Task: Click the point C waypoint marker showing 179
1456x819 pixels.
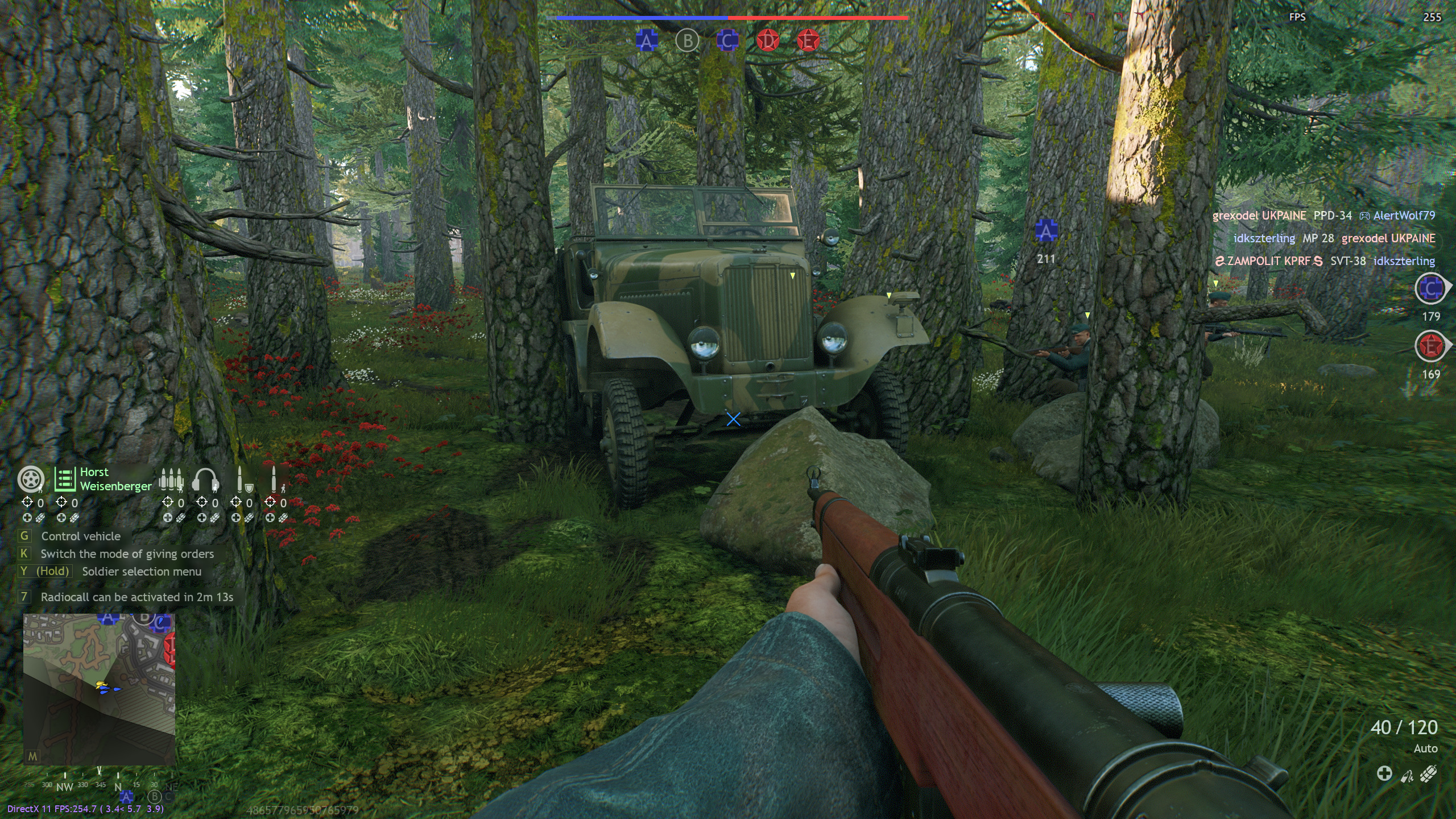Action: (1430, 289)
